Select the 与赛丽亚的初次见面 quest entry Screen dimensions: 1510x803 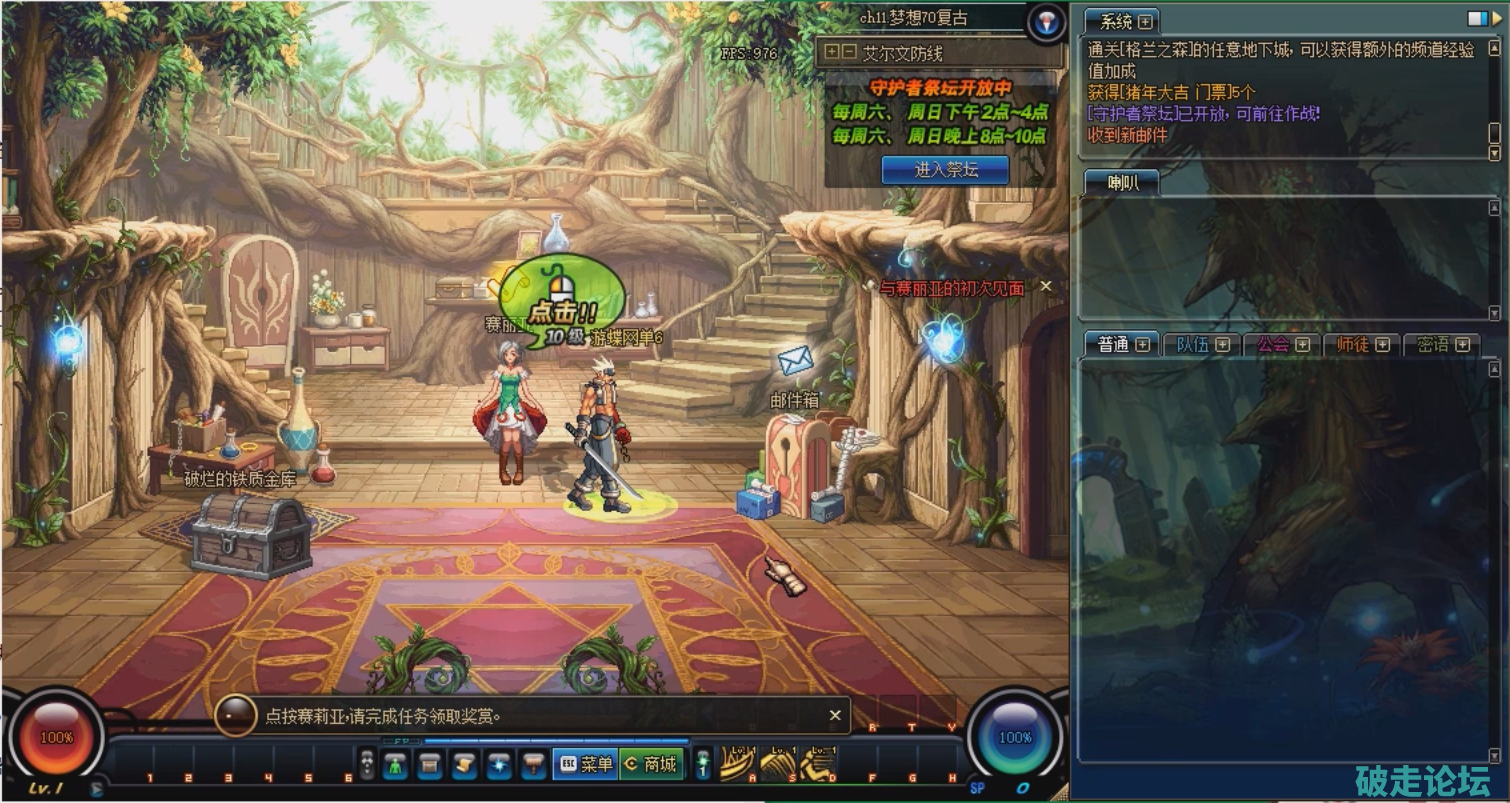(950, 288)
